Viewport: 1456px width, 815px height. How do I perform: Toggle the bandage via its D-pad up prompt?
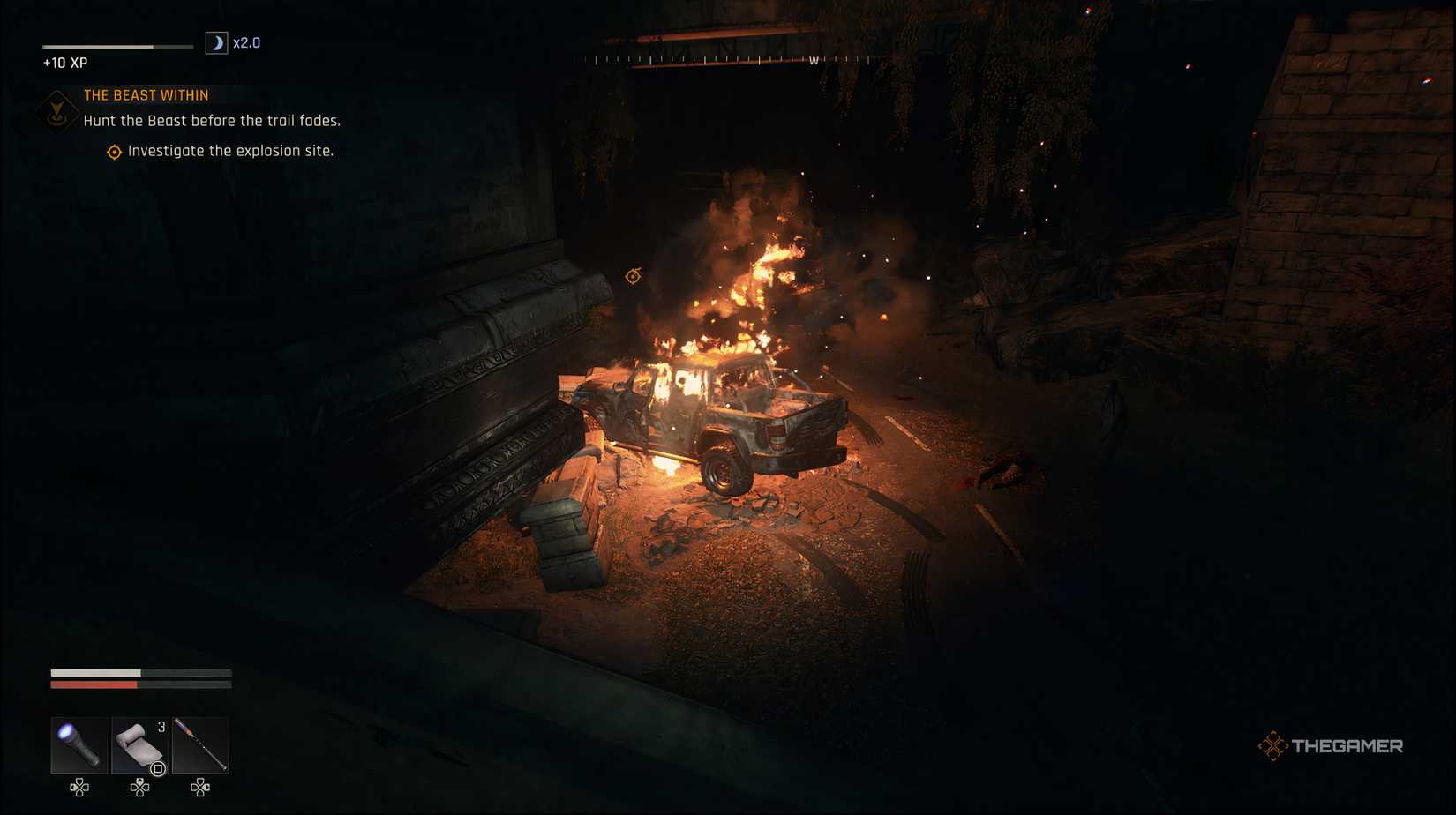[x=139, y=788]
